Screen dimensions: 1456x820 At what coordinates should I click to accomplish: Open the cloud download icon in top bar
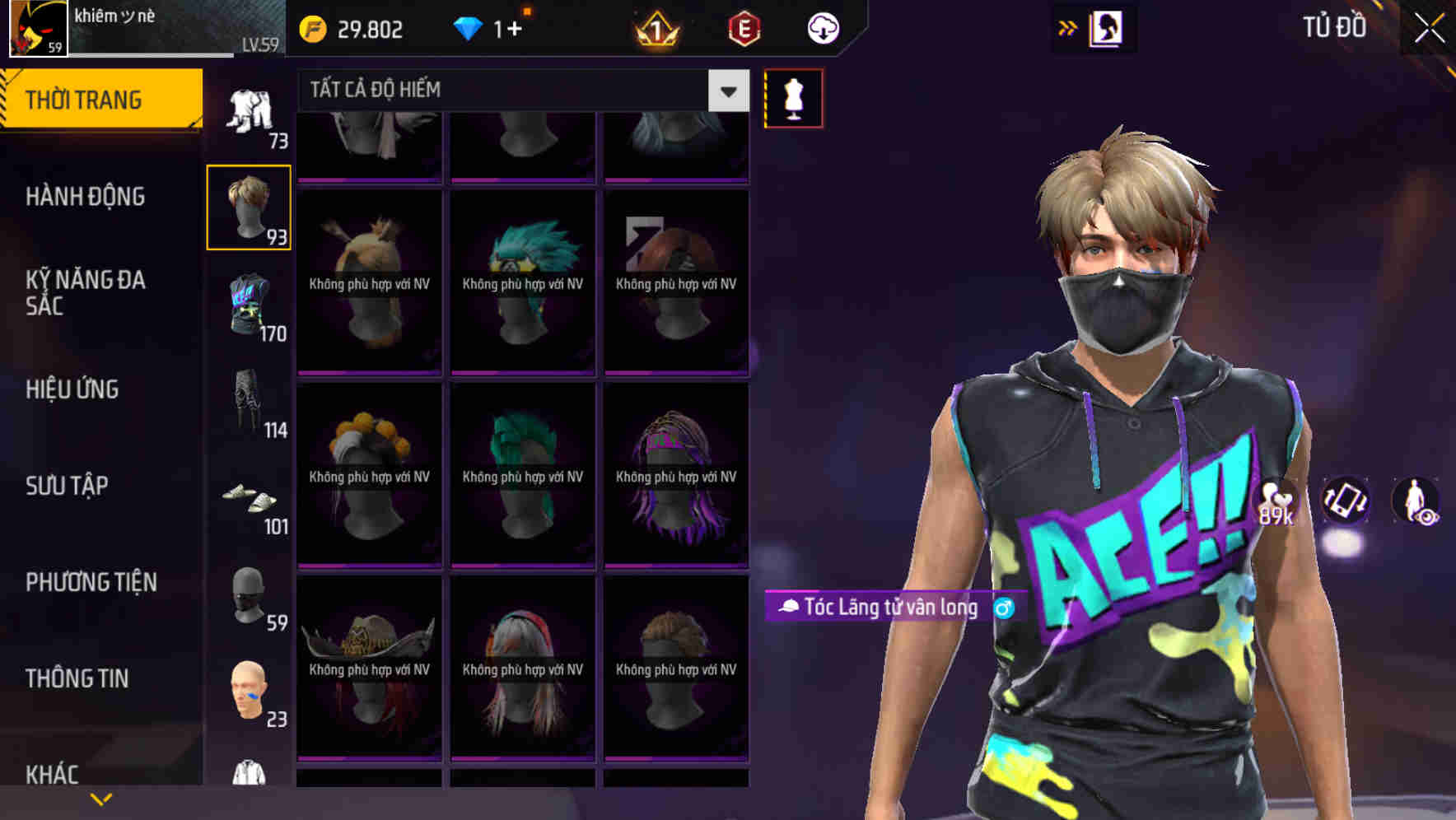tap(822, 27)
